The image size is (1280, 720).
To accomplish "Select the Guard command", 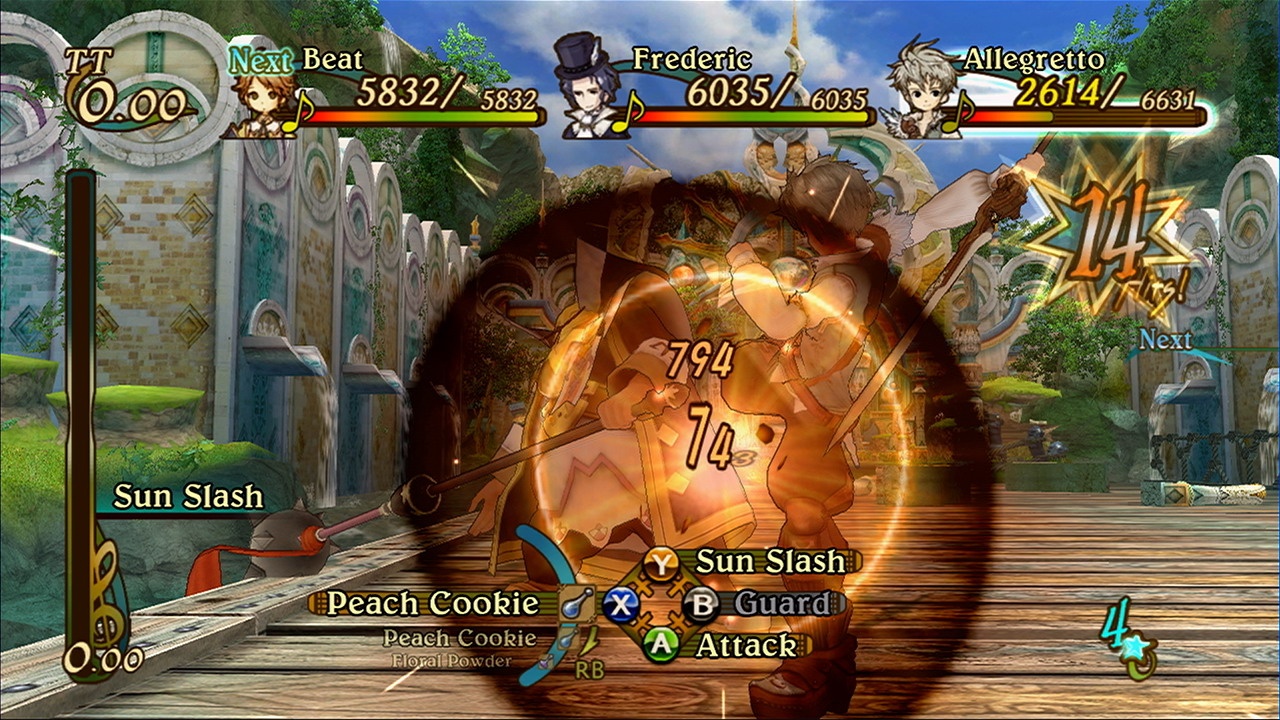I will (x=782, y=604).
